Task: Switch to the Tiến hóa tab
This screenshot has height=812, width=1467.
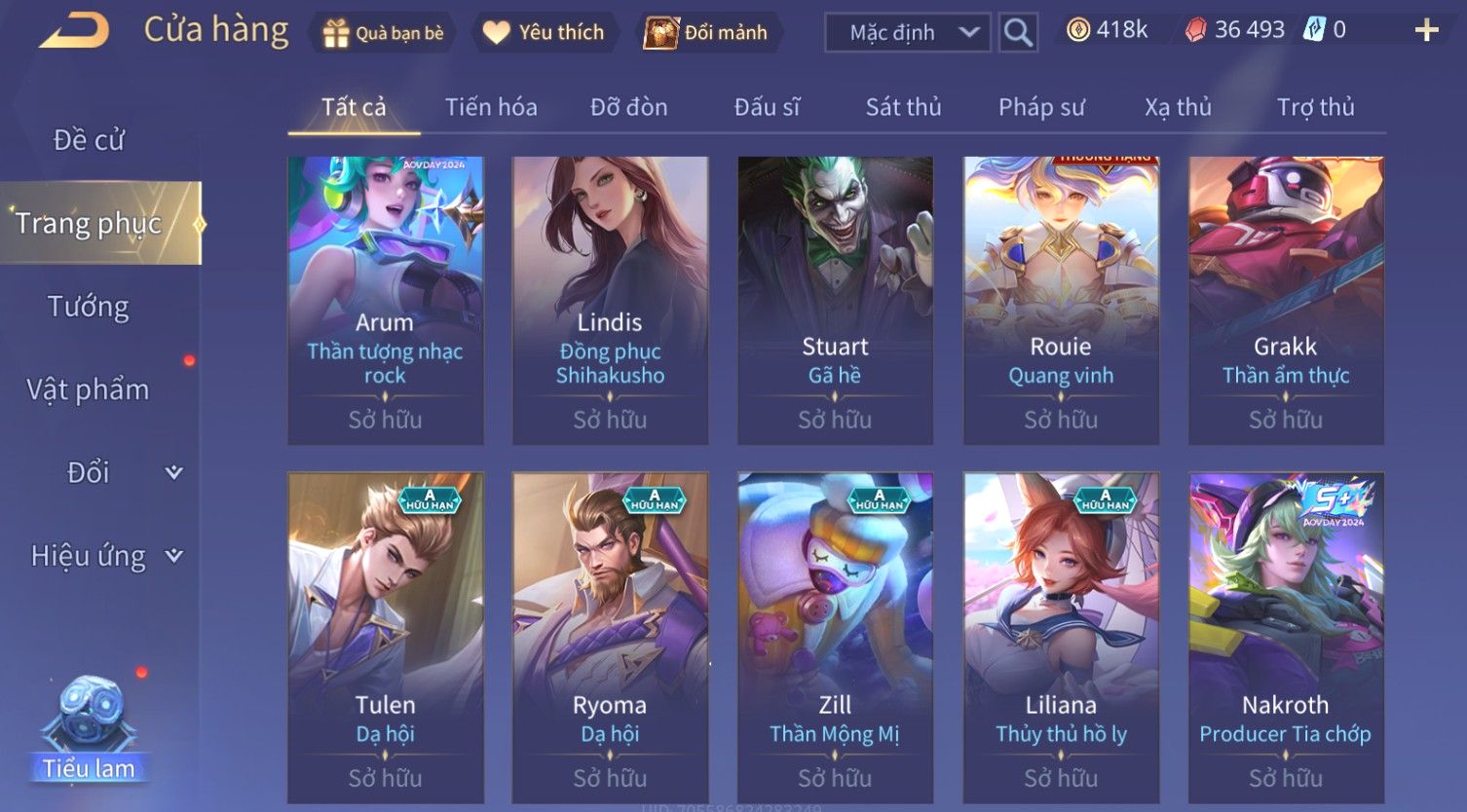Action: [491, 107]
